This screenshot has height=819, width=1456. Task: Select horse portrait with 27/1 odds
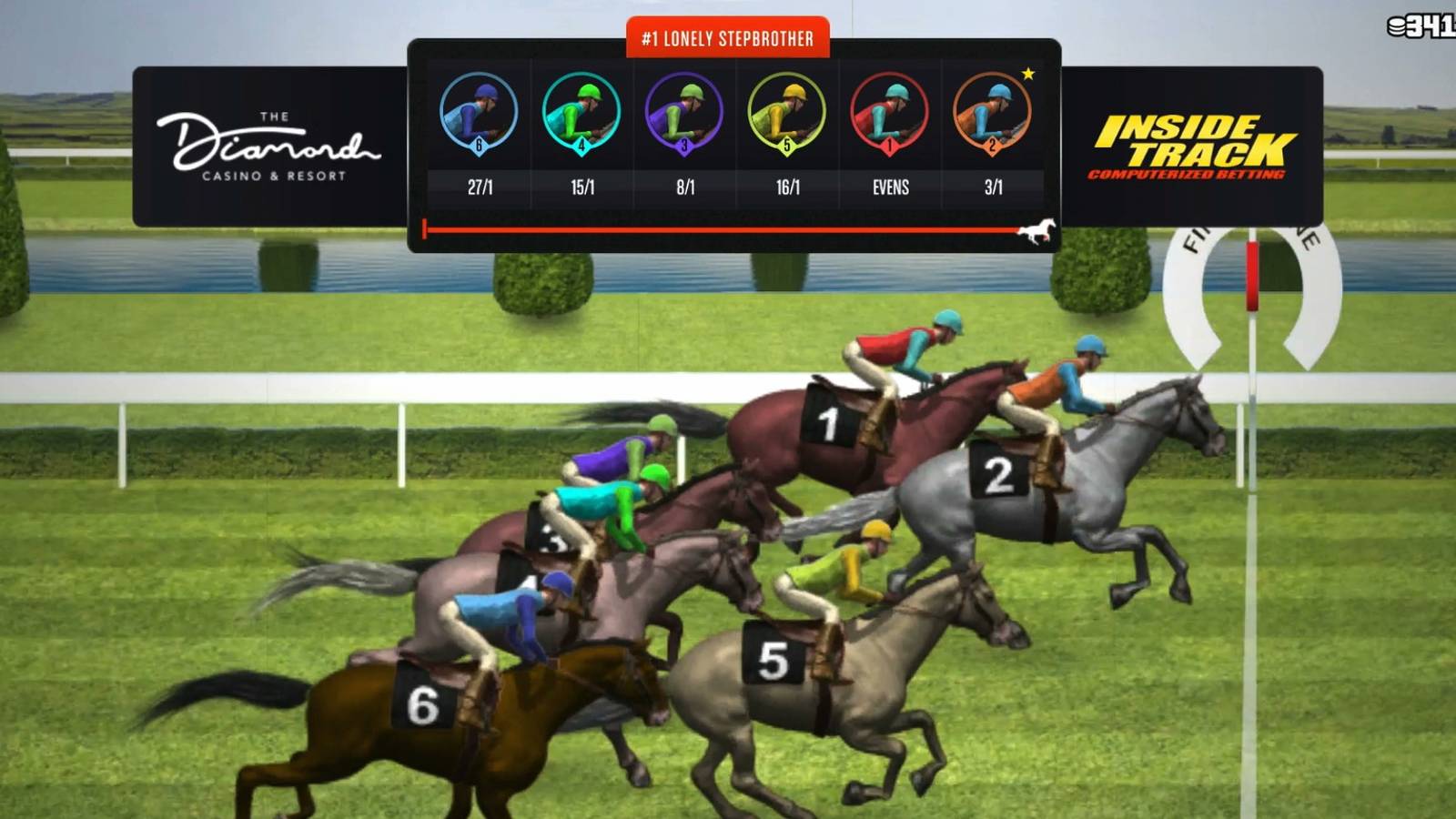(480, 115)
